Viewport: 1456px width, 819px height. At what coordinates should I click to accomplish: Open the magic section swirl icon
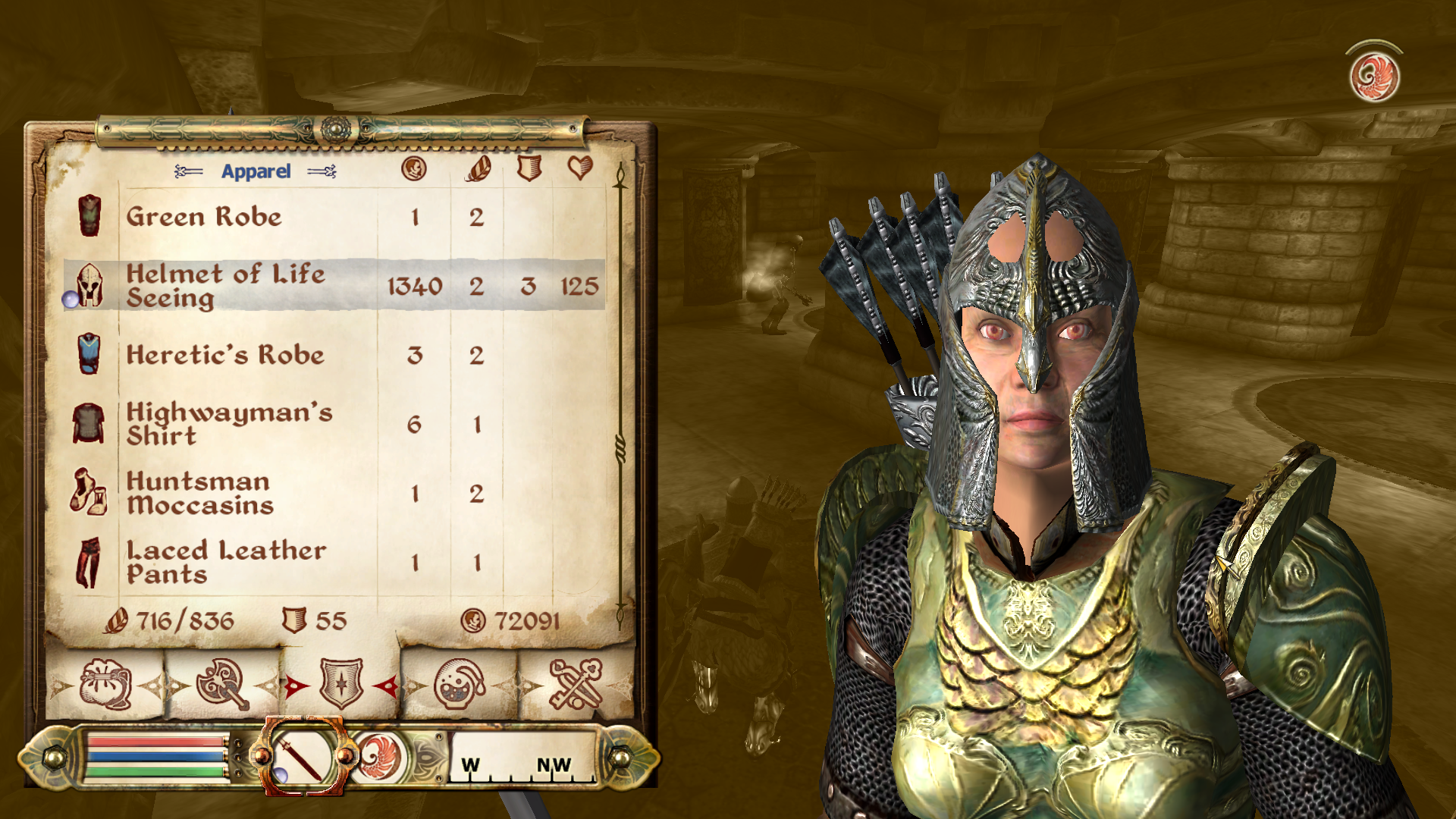[378, 758]
